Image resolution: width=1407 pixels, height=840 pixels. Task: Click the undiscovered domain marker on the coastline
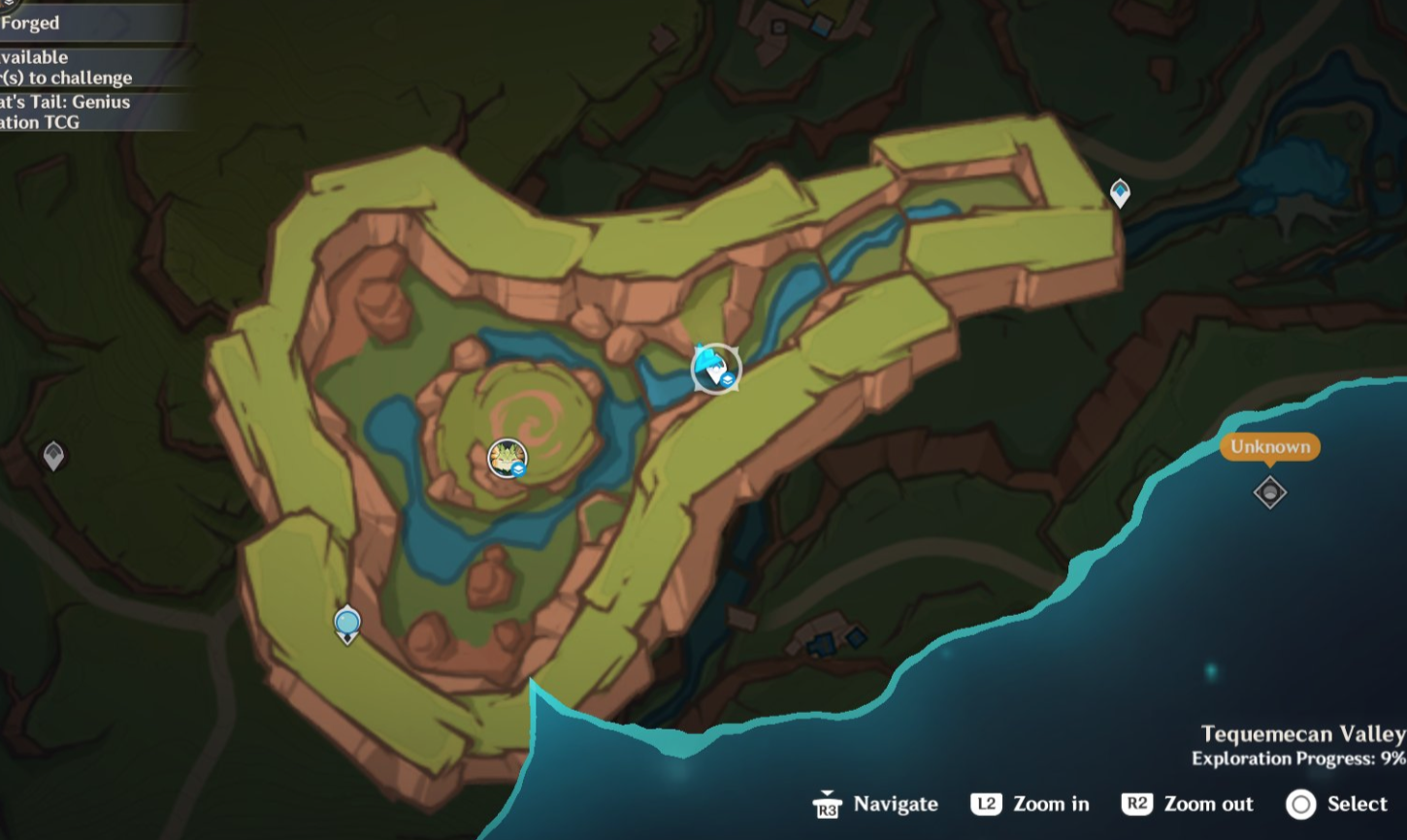[x=1268, y=493]
